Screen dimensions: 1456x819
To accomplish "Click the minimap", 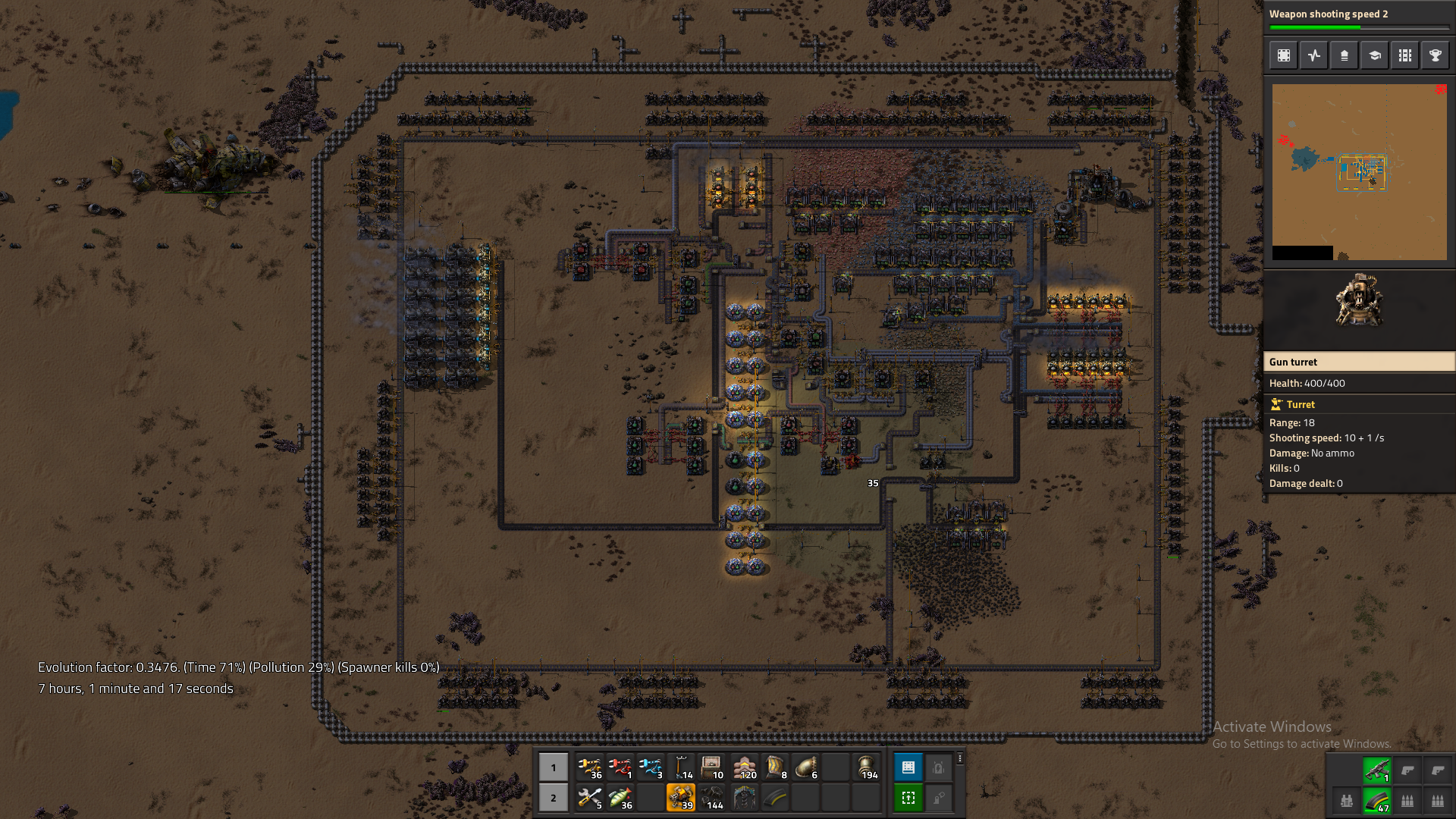I will point(1359,172).
